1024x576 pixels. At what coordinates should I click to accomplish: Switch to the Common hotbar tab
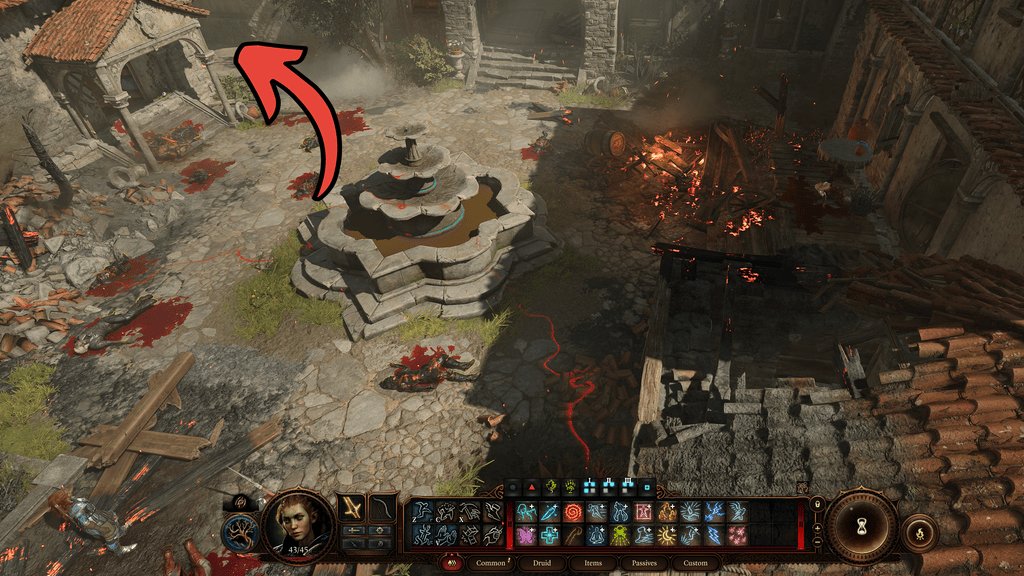[x=491, y=563]
